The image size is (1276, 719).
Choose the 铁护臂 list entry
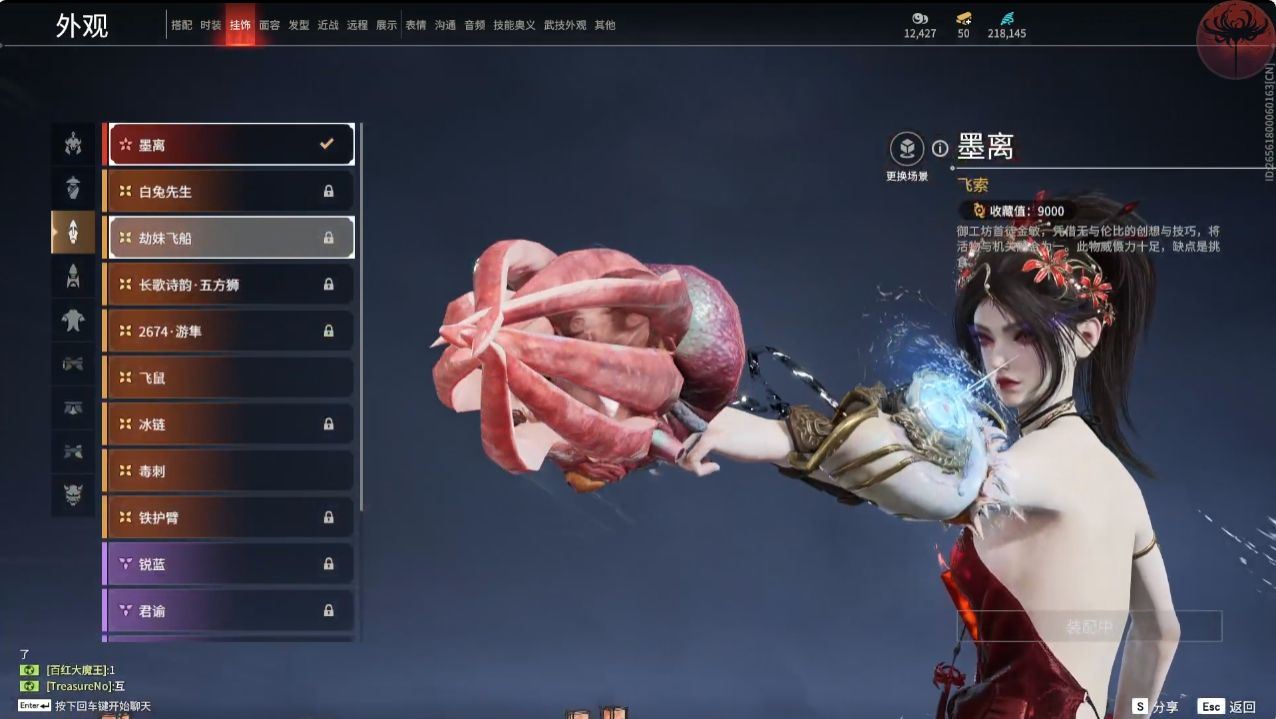click(x=230, y=517)
